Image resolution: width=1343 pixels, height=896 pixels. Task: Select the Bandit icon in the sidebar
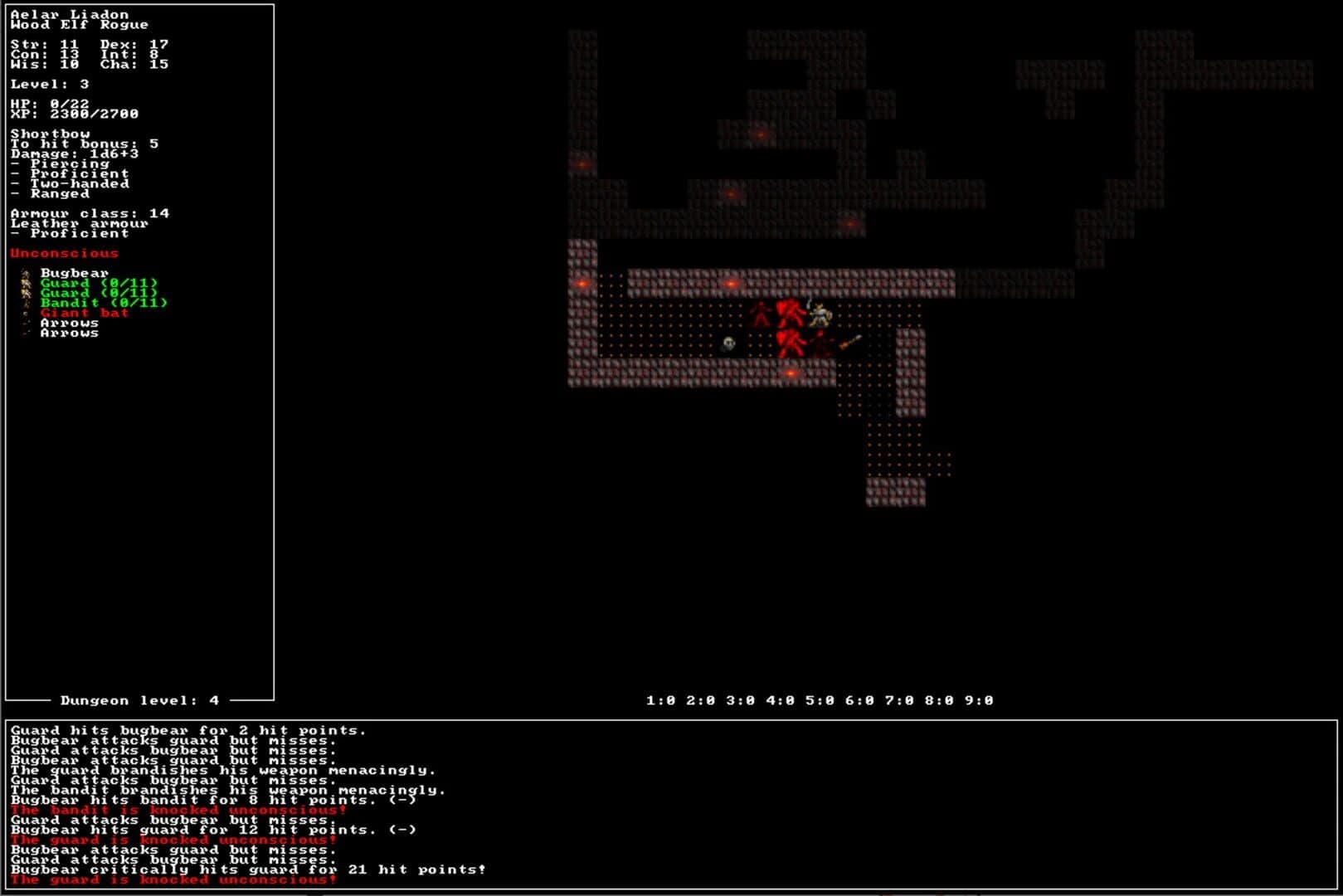pyautogui.click(x=25, y=303)
